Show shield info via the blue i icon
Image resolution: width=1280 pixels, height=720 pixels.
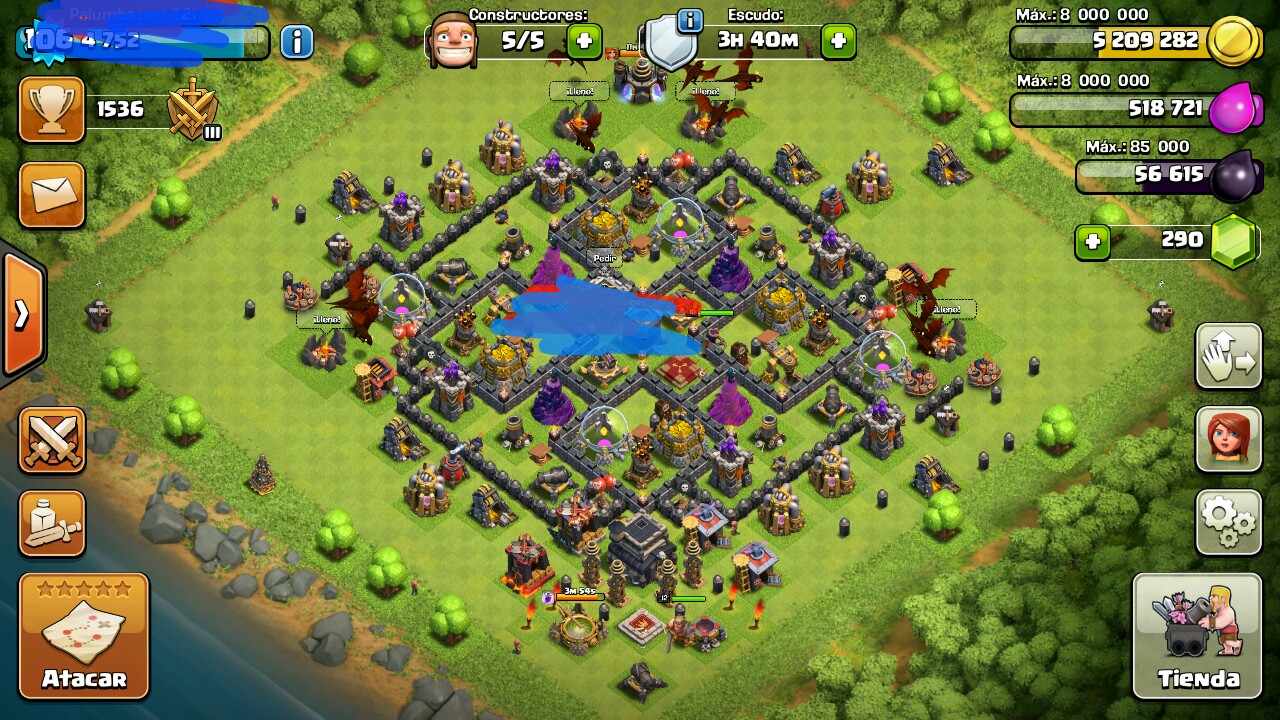tap(689, 19)
